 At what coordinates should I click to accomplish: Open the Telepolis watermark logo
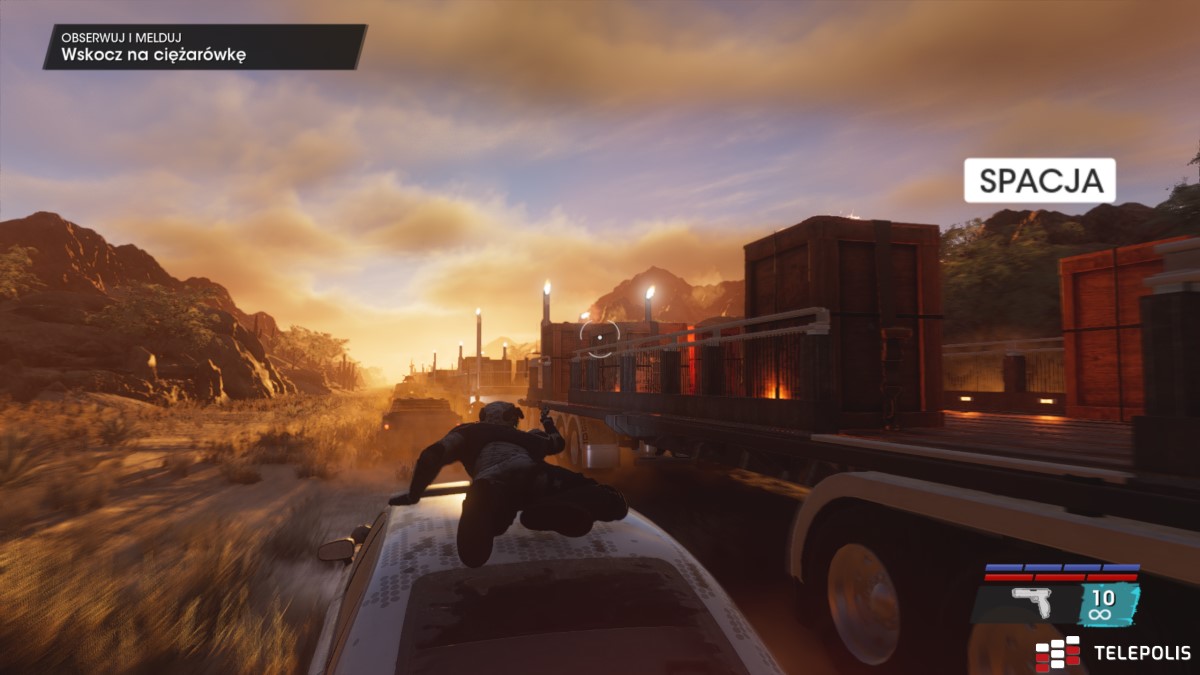(1113, 653)
